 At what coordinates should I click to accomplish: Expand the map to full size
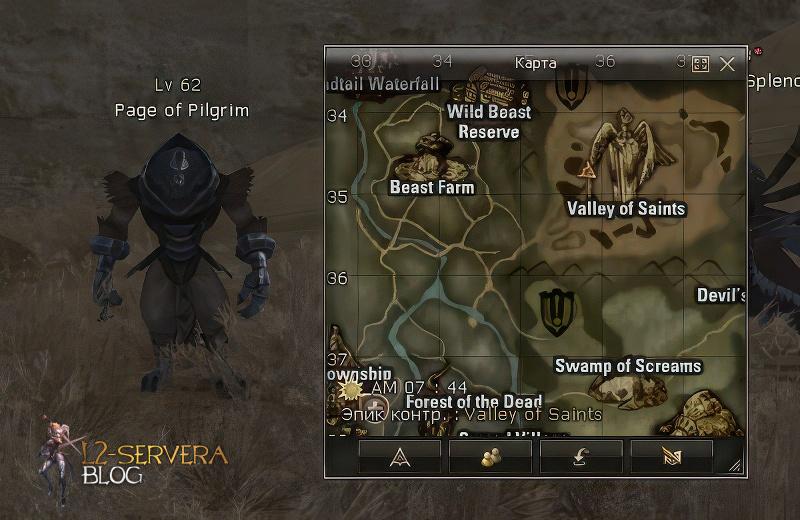(x=700, y=63)
